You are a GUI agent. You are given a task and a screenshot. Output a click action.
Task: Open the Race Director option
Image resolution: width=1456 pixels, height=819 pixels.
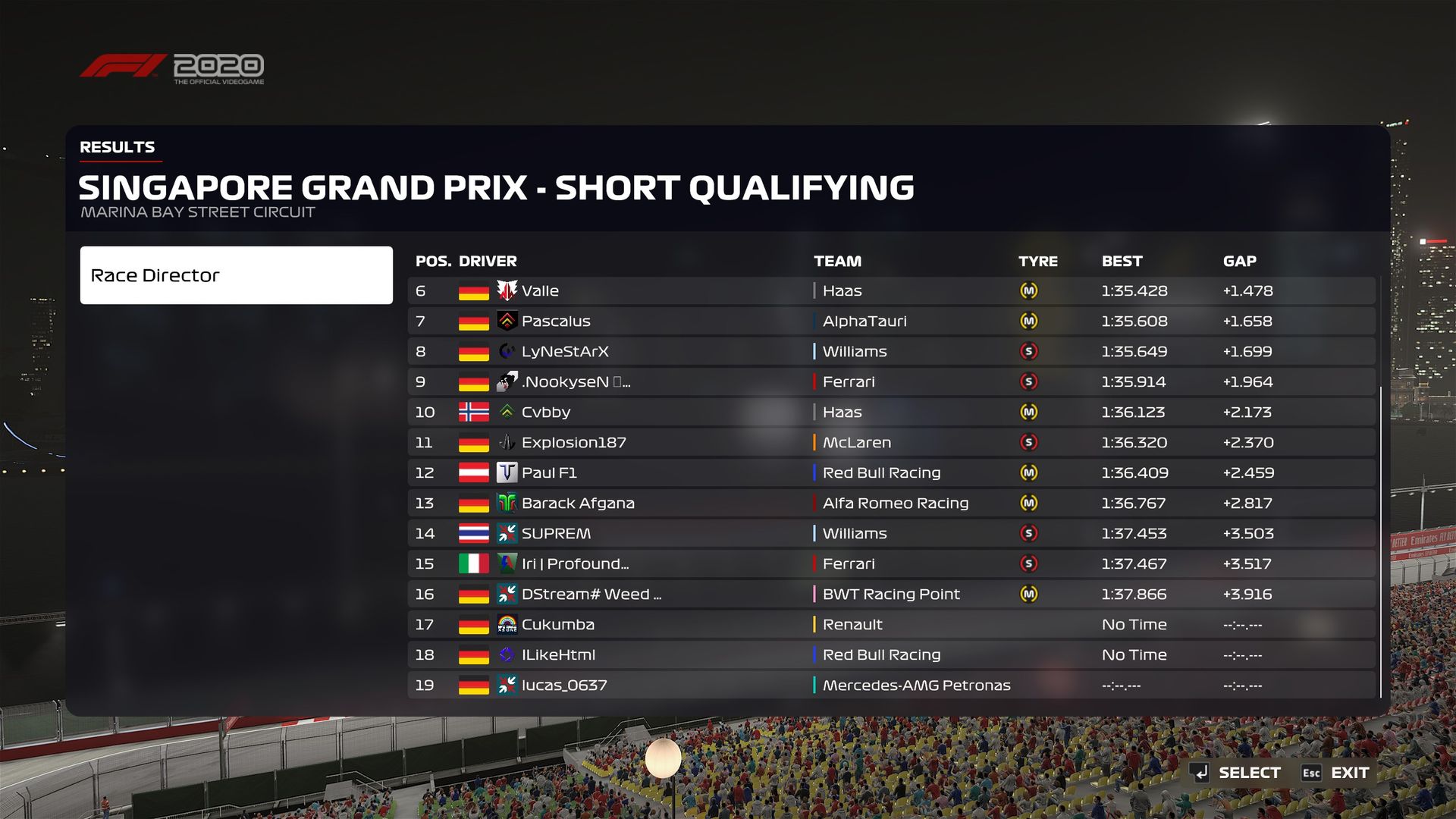236,275
